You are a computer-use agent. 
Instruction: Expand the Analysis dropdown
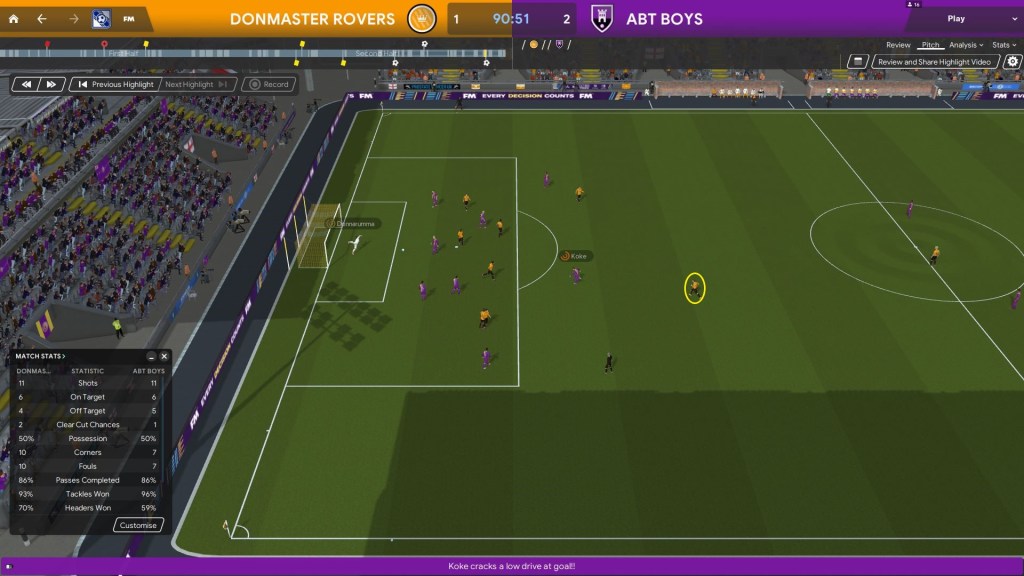[965, 45]
